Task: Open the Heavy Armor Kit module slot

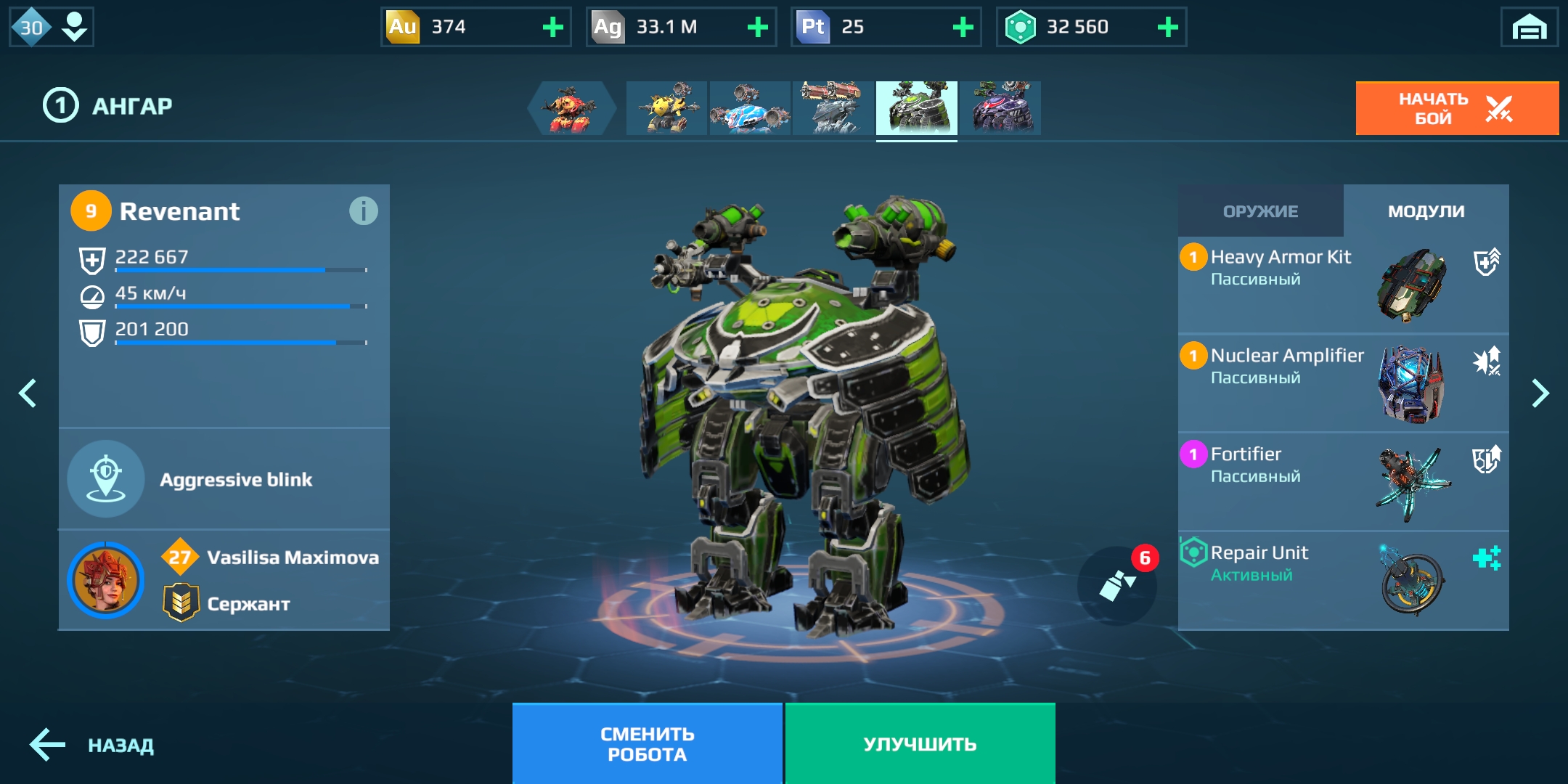Action: (1343, 284)
